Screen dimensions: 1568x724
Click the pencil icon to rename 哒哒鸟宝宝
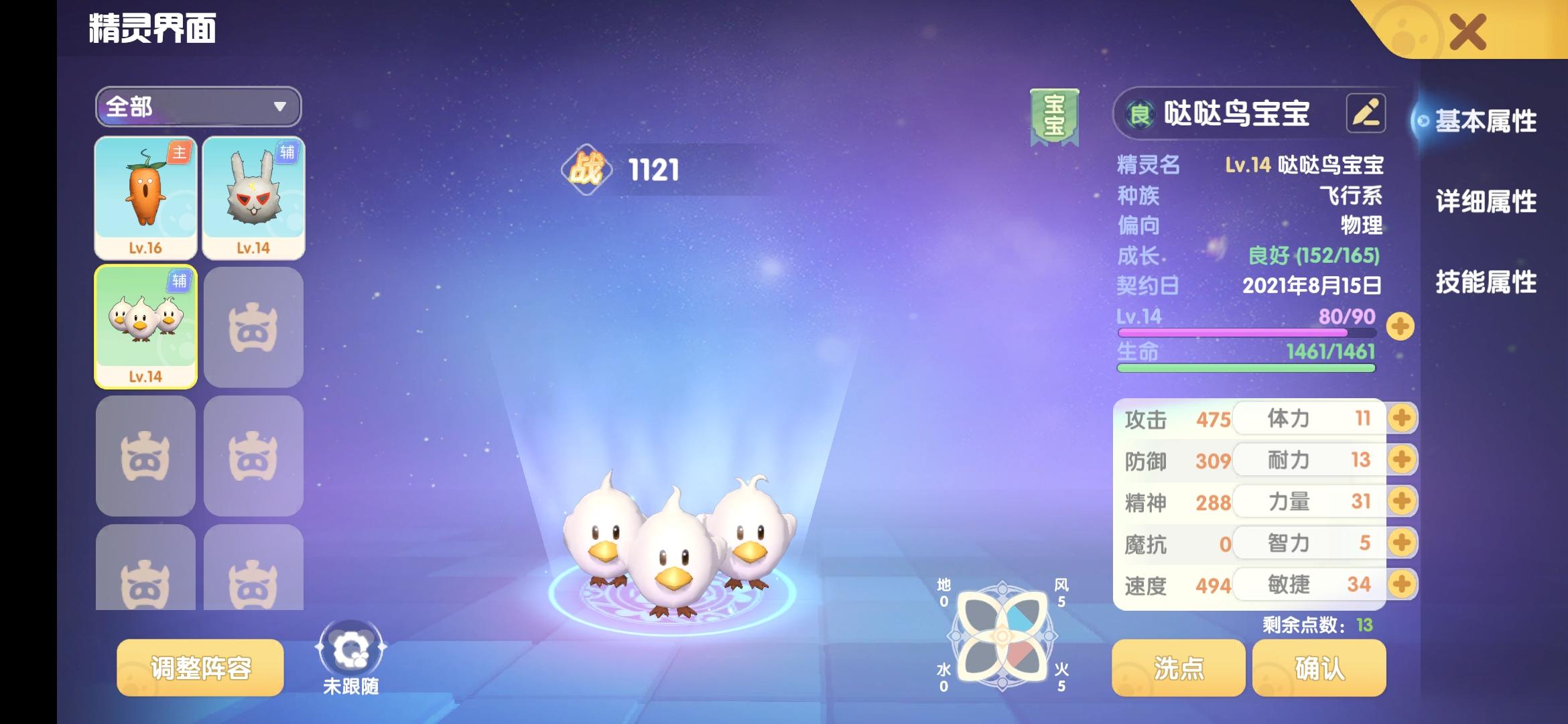pyautogui.click(x=1365, y=111)
